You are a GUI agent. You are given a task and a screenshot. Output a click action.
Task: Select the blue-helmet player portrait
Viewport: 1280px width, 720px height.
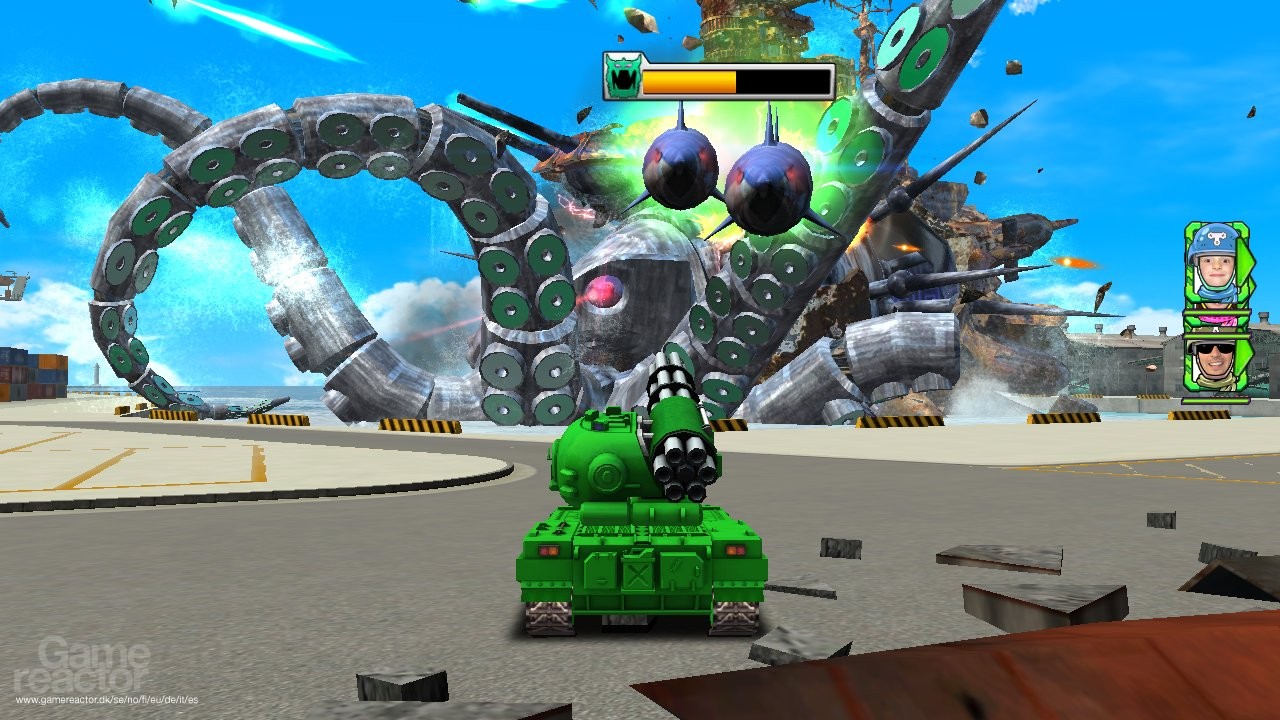point(1213,264)
